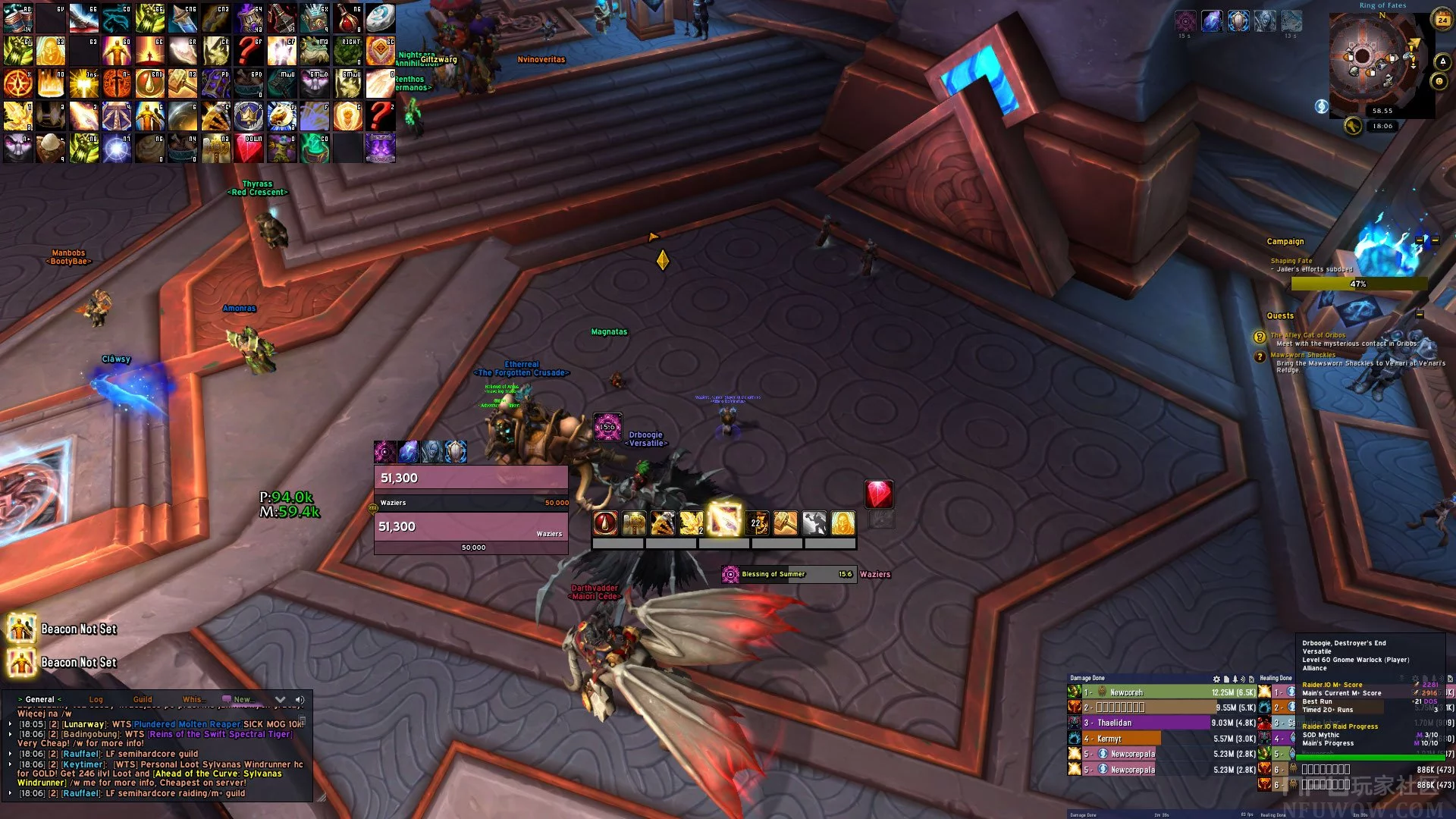Open Damage Done meter settings gear
1456x819 pixels.
coord(1216,679)
